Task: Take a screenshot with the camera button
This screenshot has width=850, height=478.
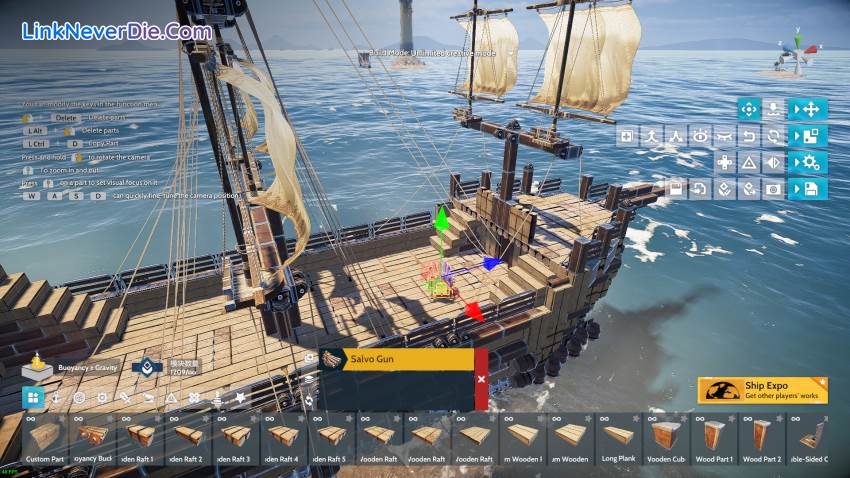Action: (773, 188)
